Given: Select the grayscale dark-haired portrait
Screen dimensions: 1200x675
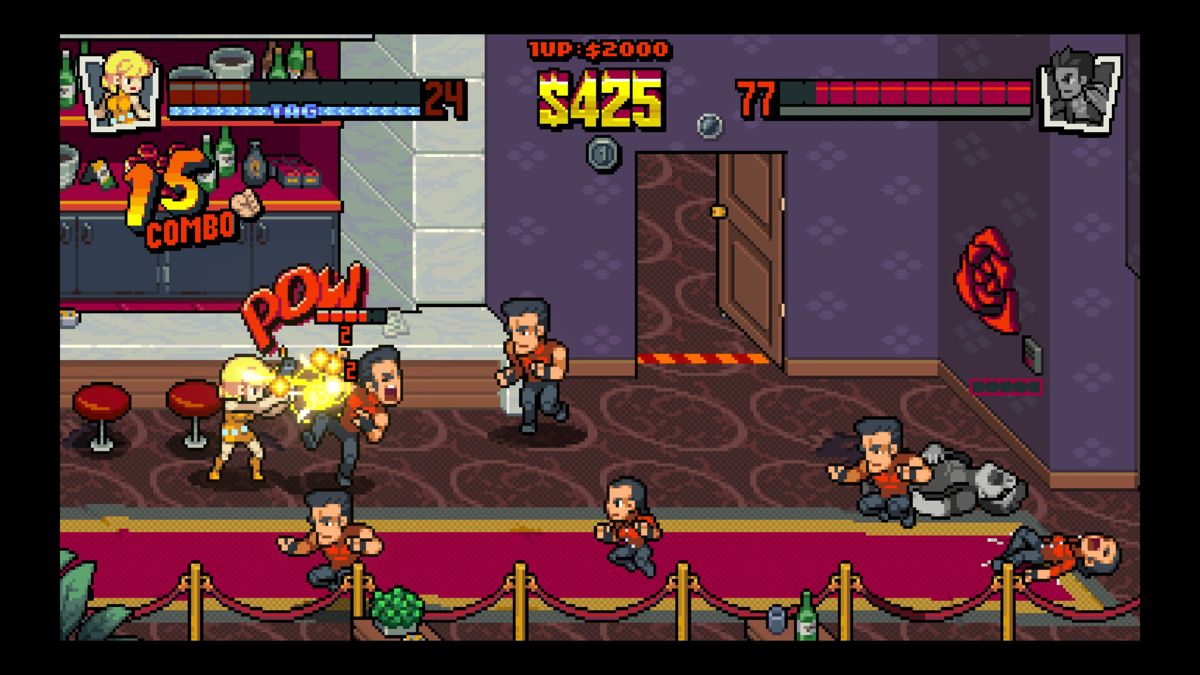Looking at the screenshot, I should (x=1079, y=89).
